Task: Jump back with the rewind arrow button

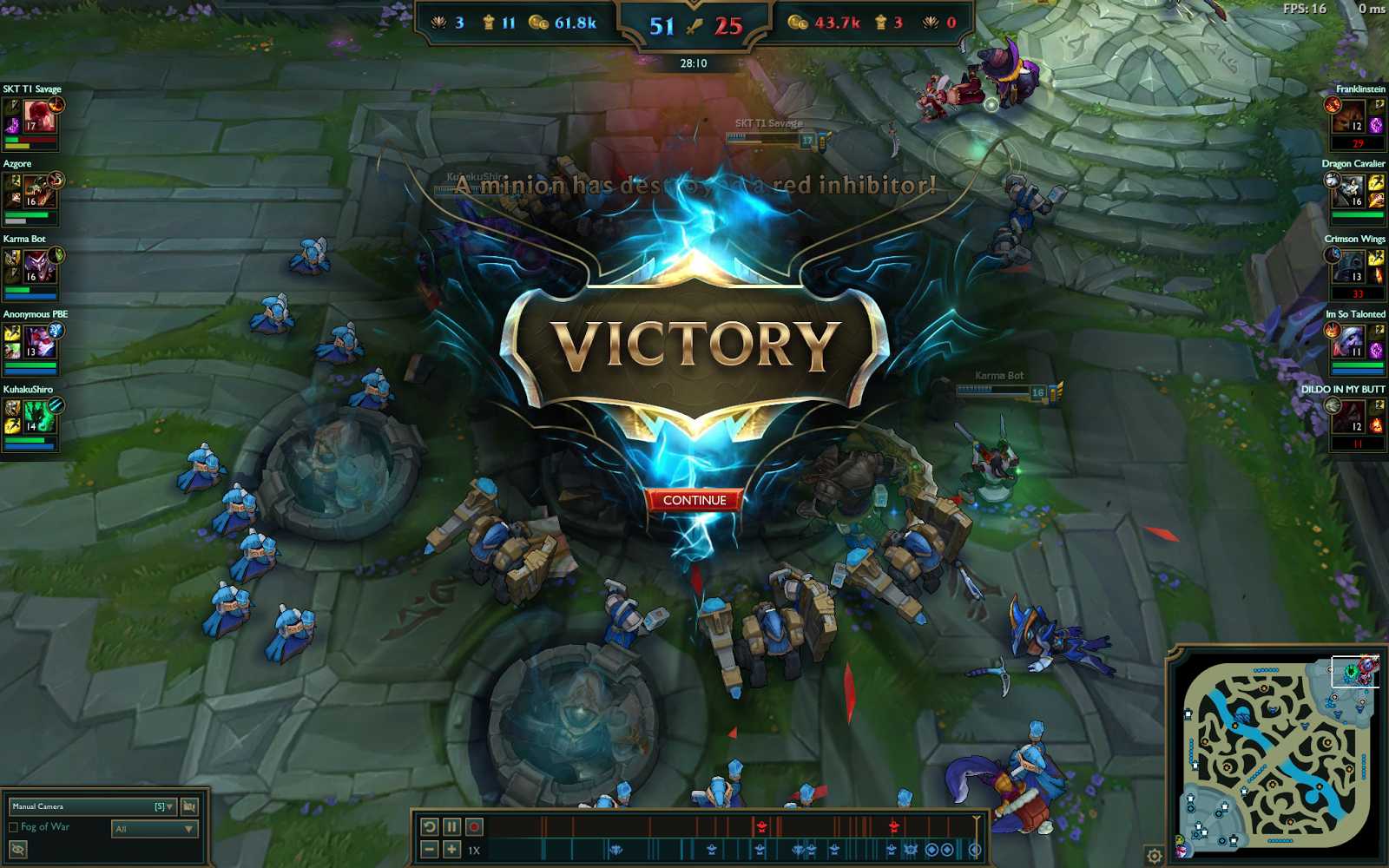Action: [429, 827]
